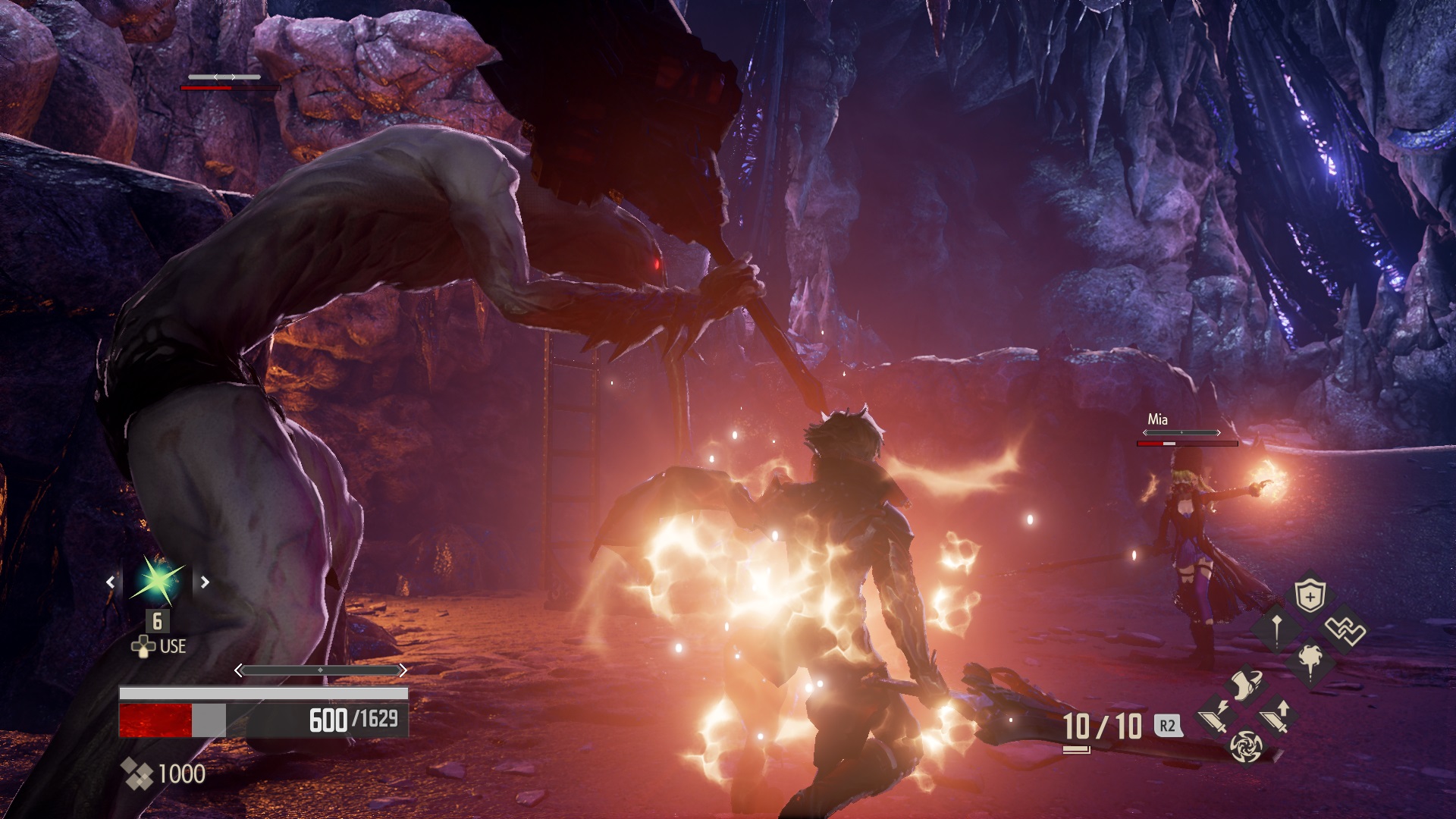Click the item quantity 6 badge

[157, 622]
